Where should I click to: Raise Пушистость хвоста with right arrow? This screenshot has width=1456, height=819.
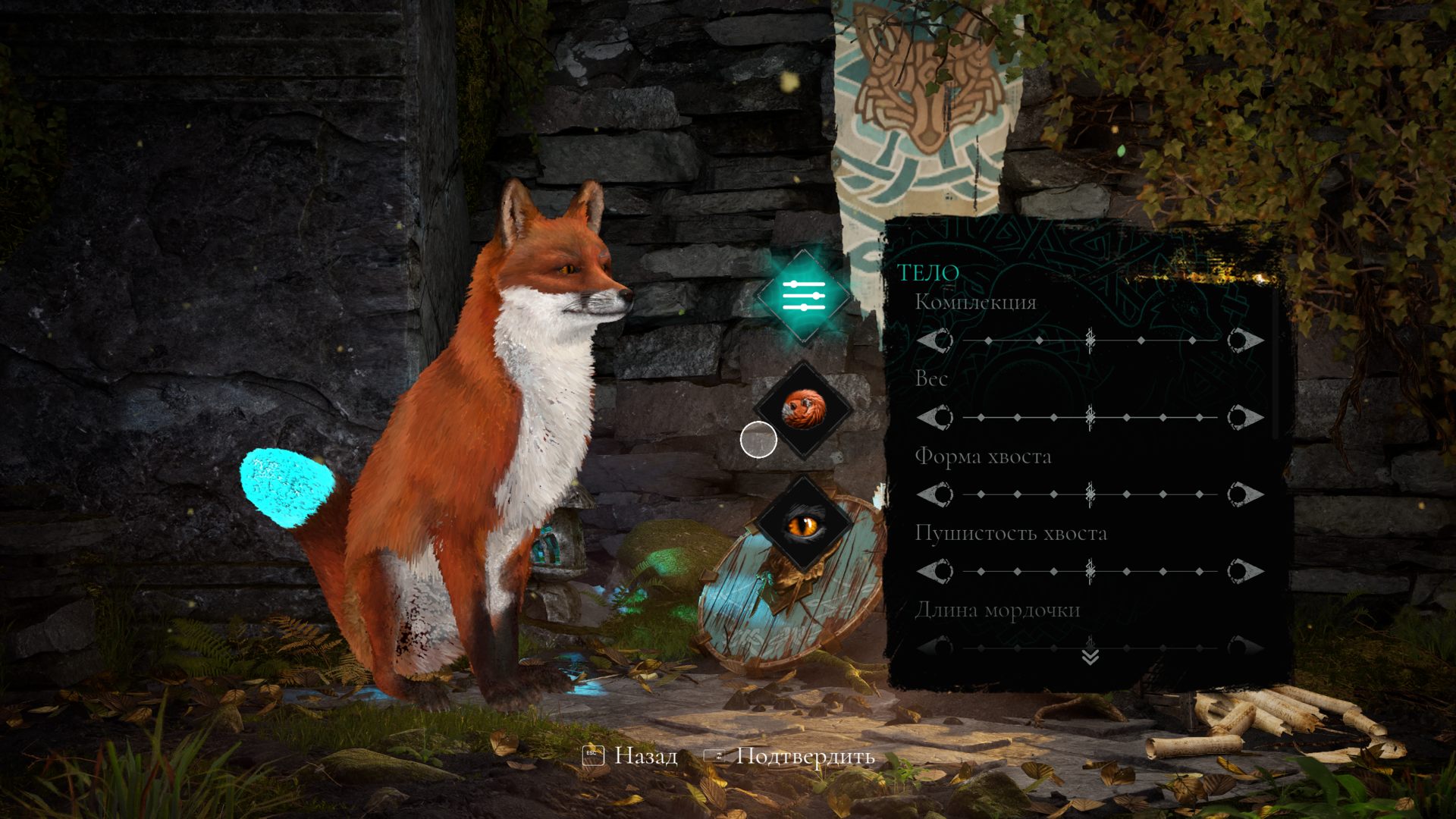coord(1244,571)
